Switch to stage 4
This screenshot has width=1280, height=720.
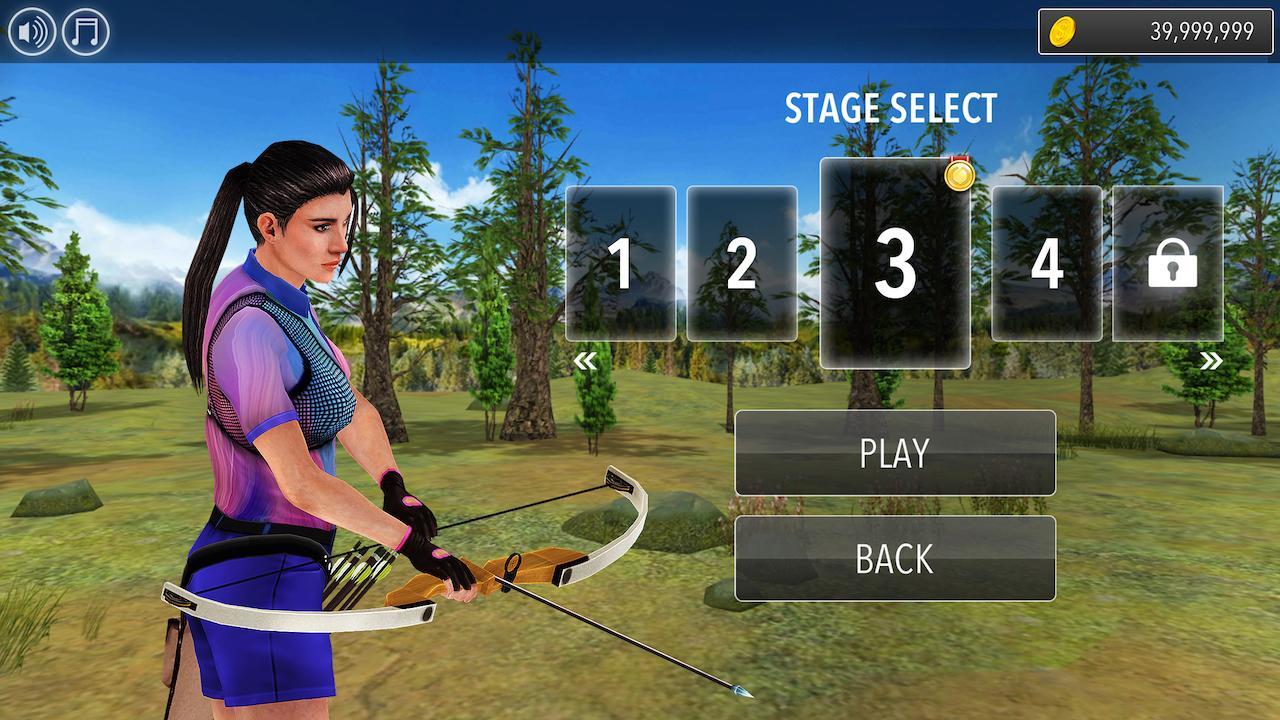tap(1048, 265)
